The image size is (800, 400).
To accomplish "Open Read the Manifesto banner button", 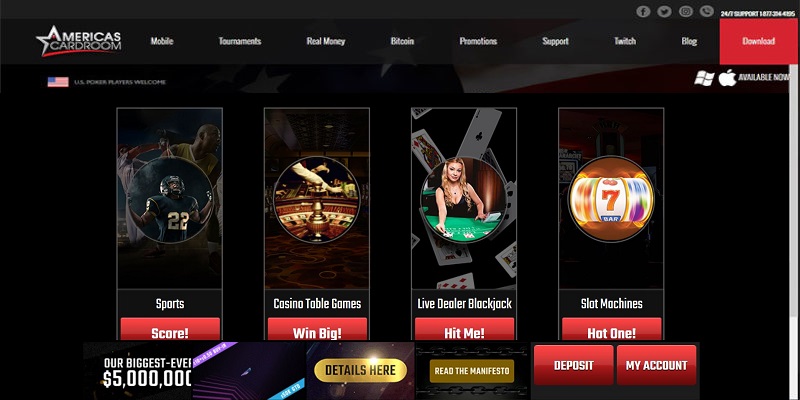I will (x=471, y=370).
